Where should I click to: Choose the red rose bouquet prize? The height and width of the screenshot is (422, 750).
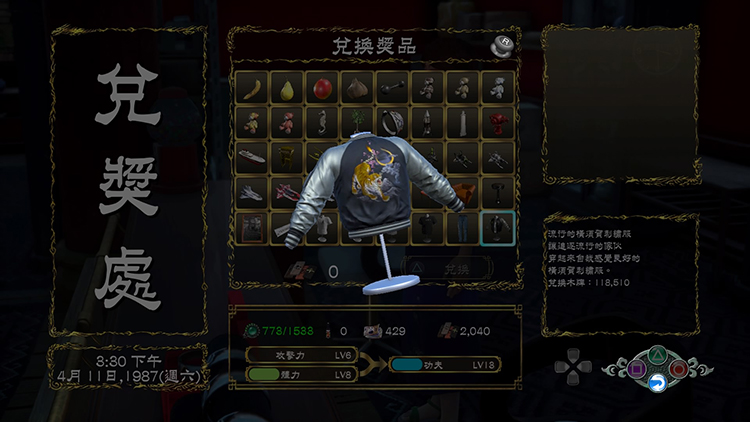click(x=497, y=123)
